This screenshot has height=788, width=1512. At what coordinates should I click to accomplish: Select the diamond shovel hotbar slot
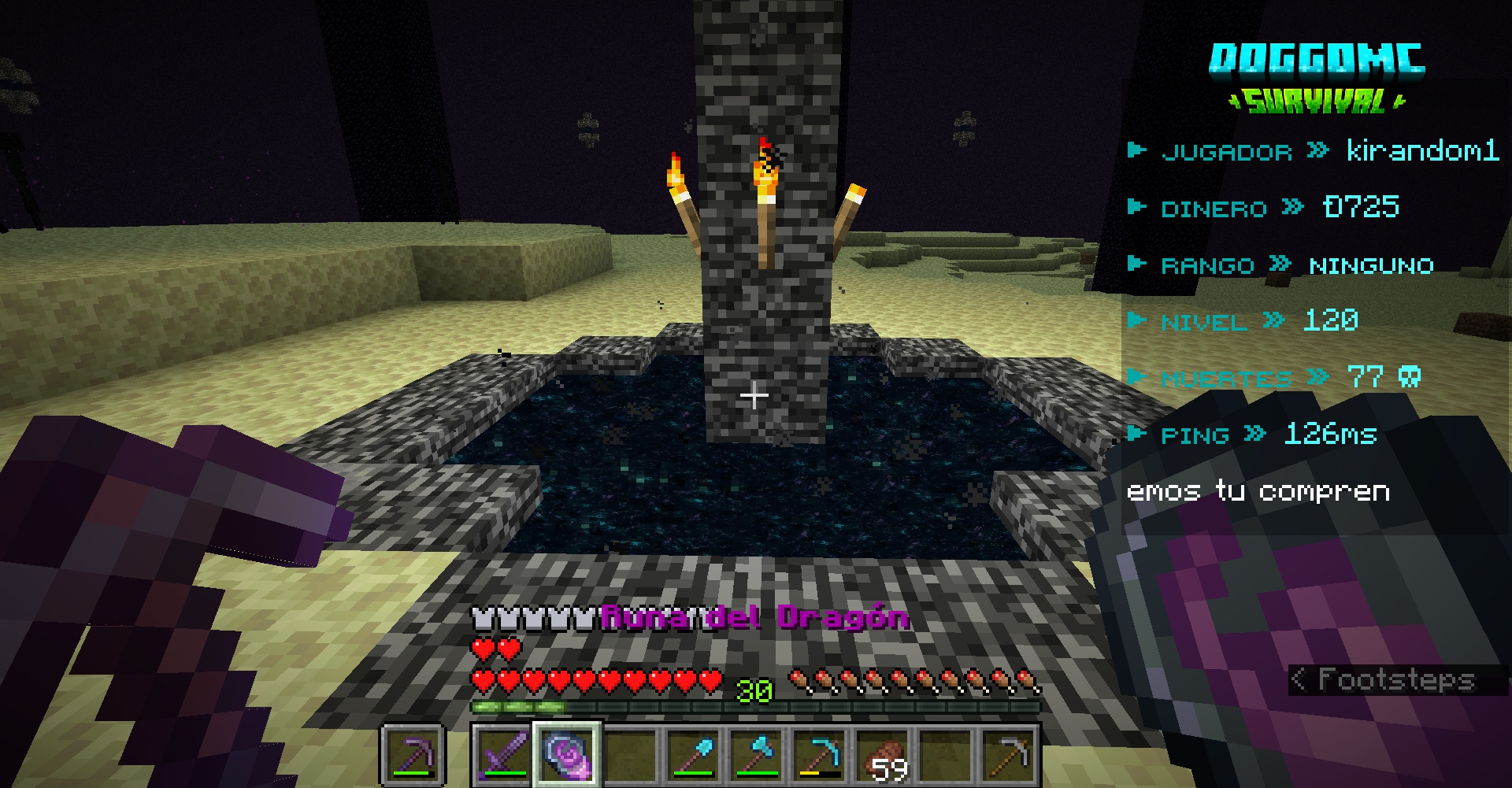[693, 755]
